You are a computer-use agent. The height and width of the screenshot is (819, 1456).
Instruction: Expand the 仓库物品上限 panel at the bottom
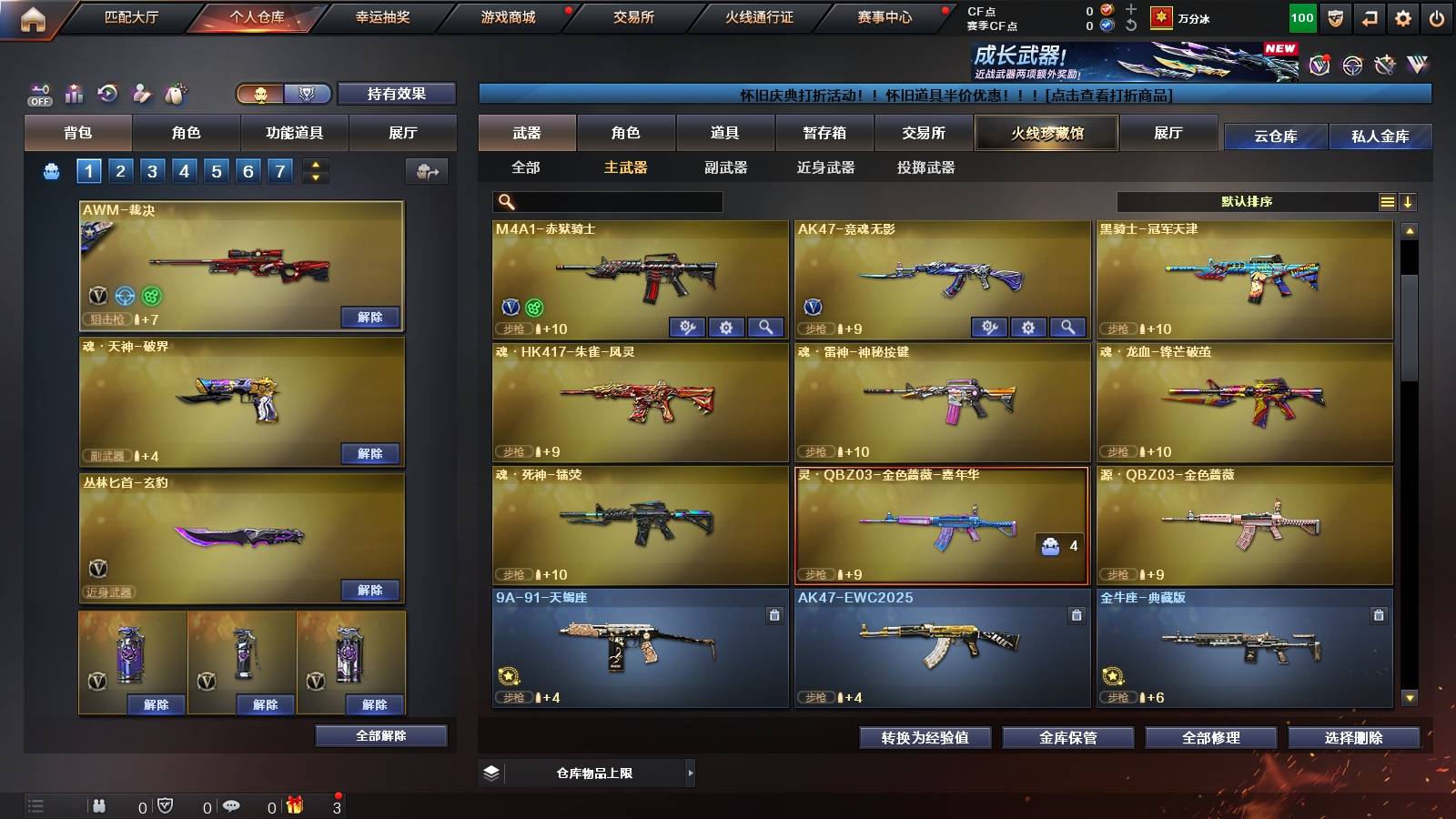[692, 773]
